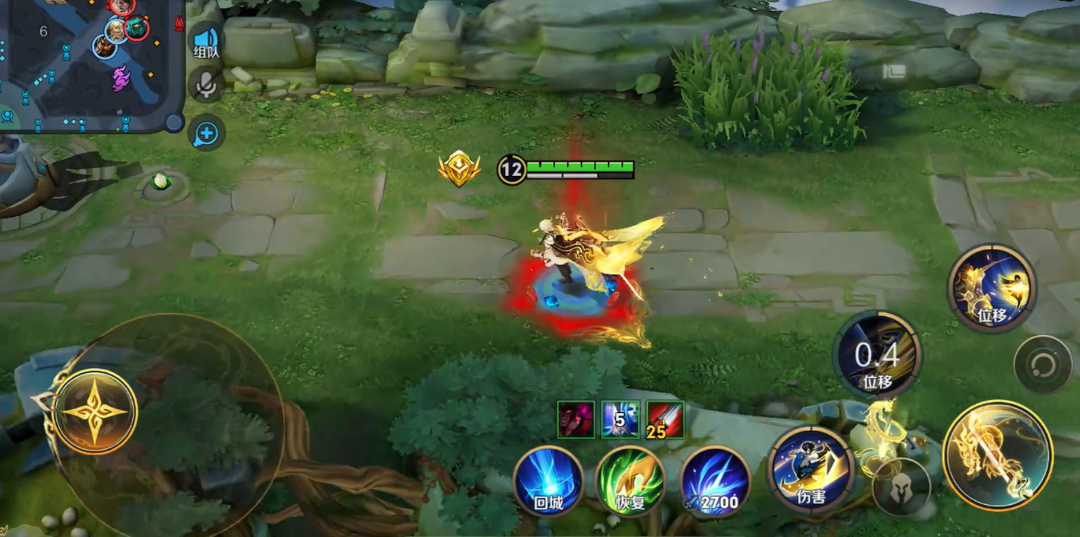Cast the blue summoner spell labeled 2700
1080x537 pixels.
(x=715, y=480)
